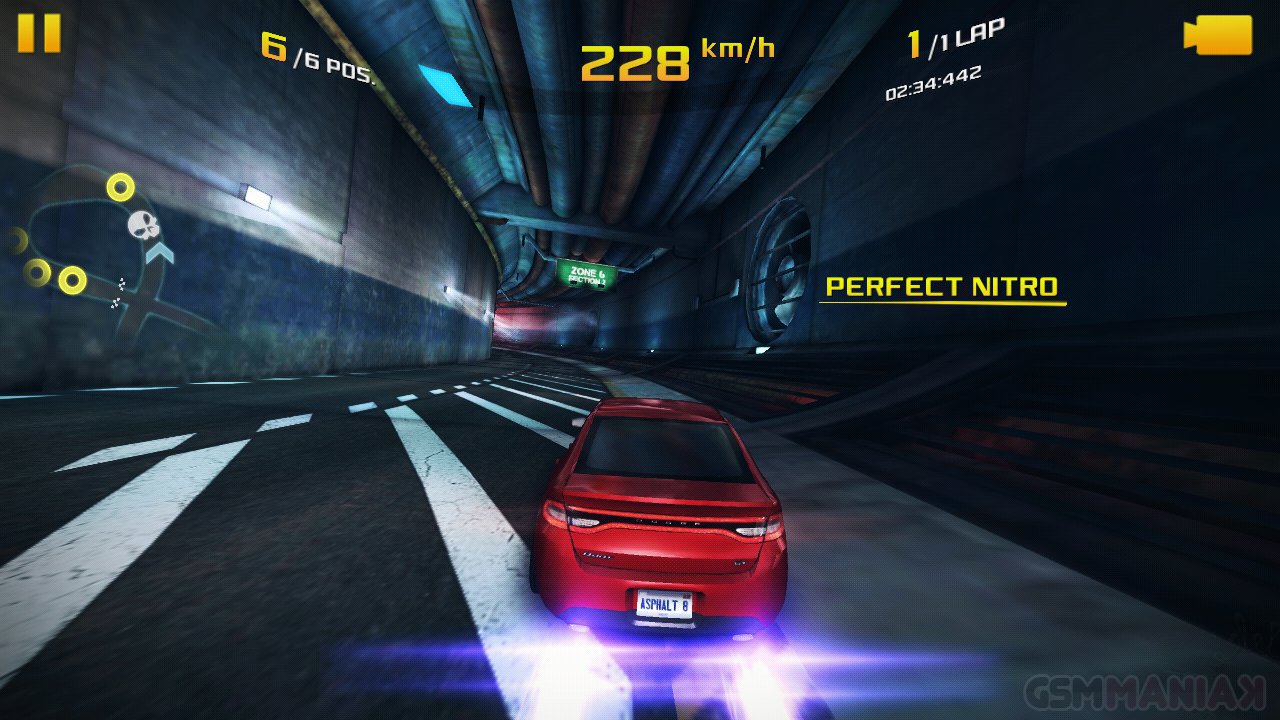Switch the camera view

coord(1218,35)
